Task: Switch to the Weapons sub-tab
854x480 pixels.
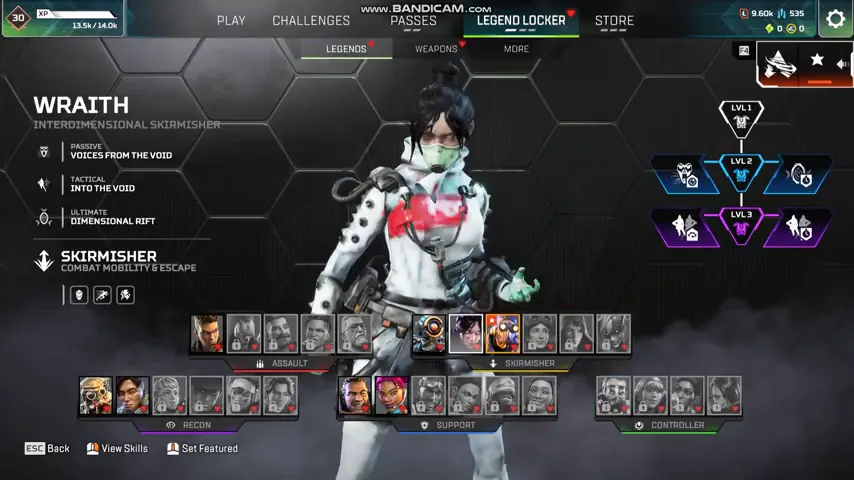Action: pos(436,48)
